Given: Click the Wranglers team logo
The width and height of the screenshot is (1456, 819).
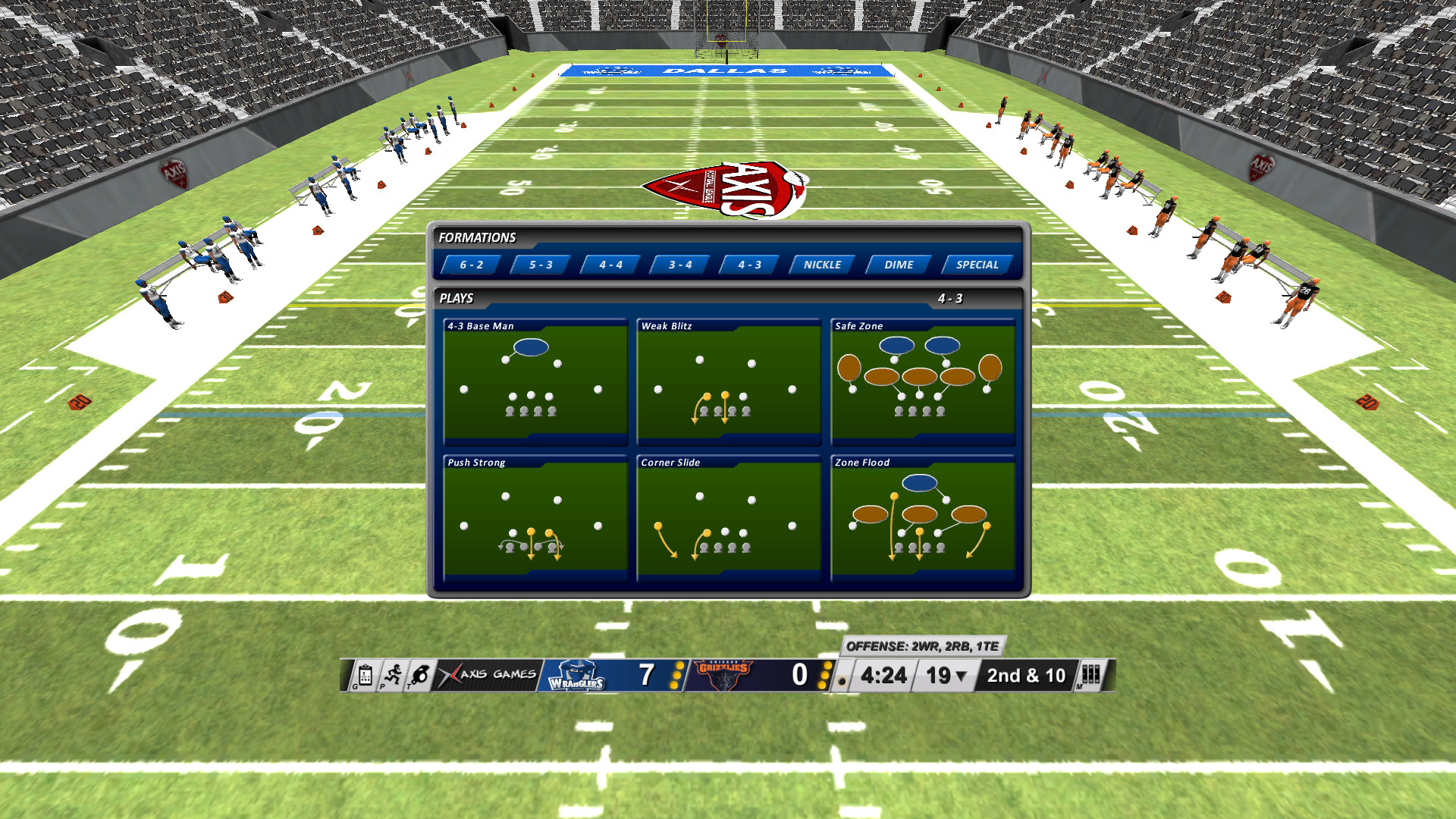Looking at the screenshot, I should [576, 675].
